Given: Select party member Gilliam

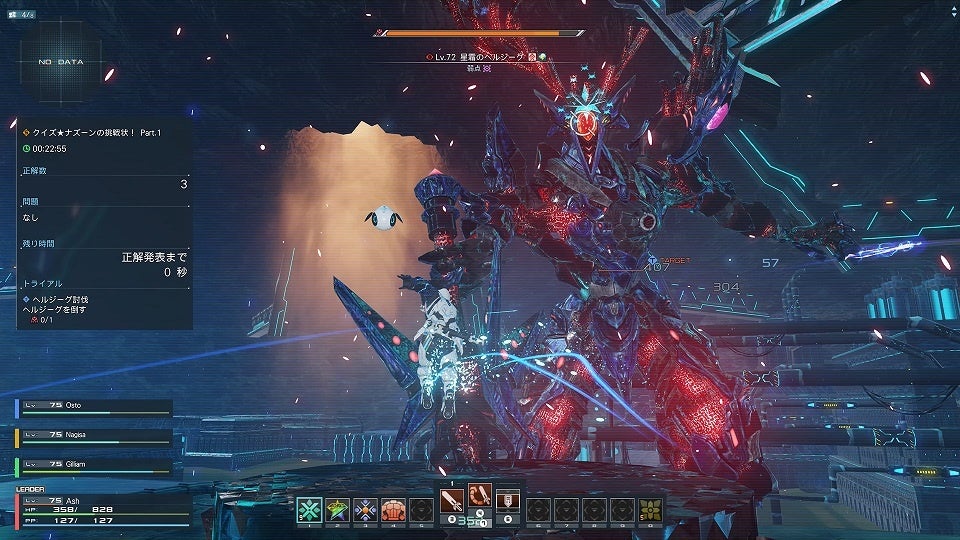Looking at the screenshot, I should pyautogui.click(x=94, y=465).
